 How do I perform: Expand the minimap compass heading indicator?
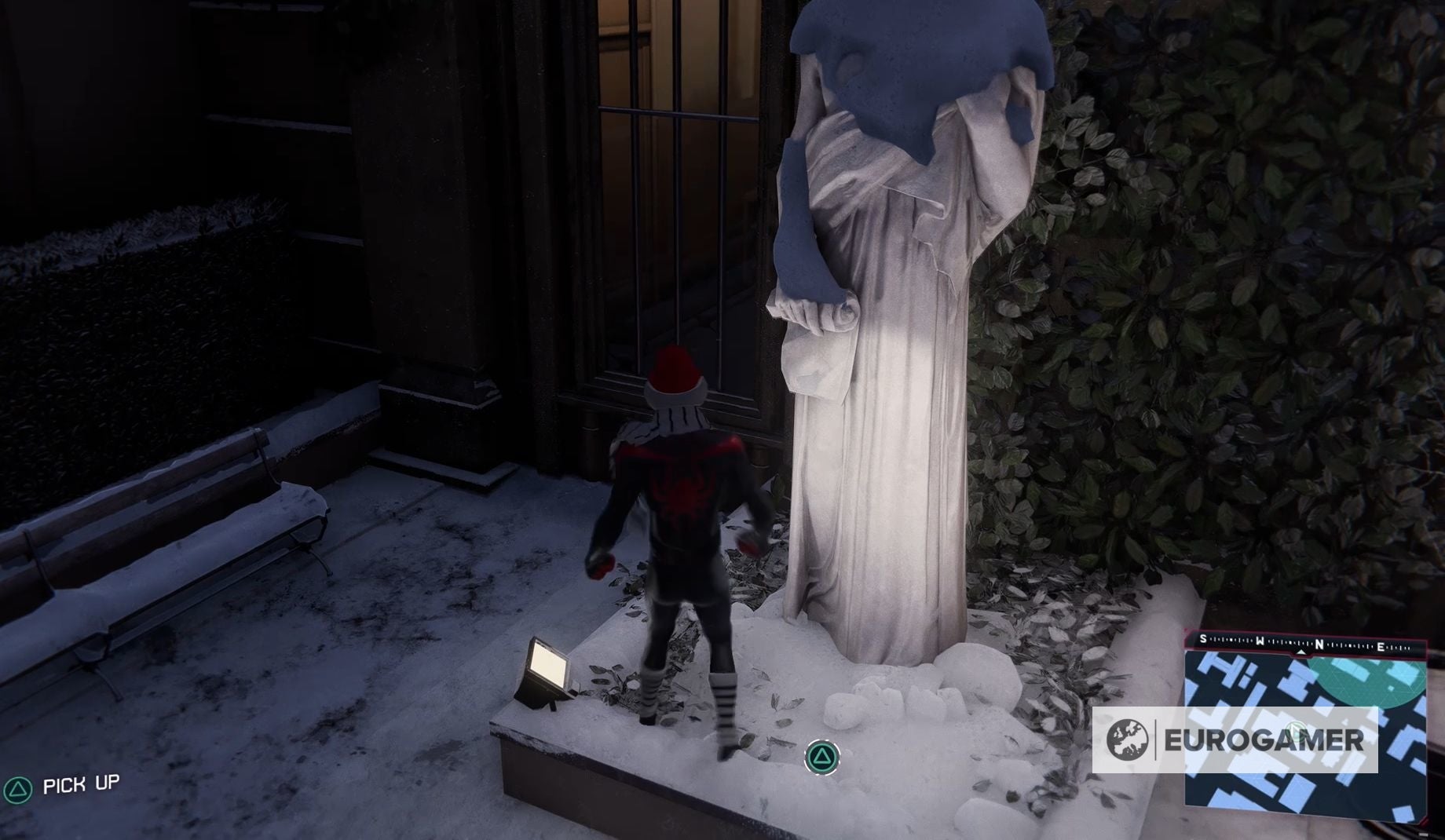tap(1301, 653)
